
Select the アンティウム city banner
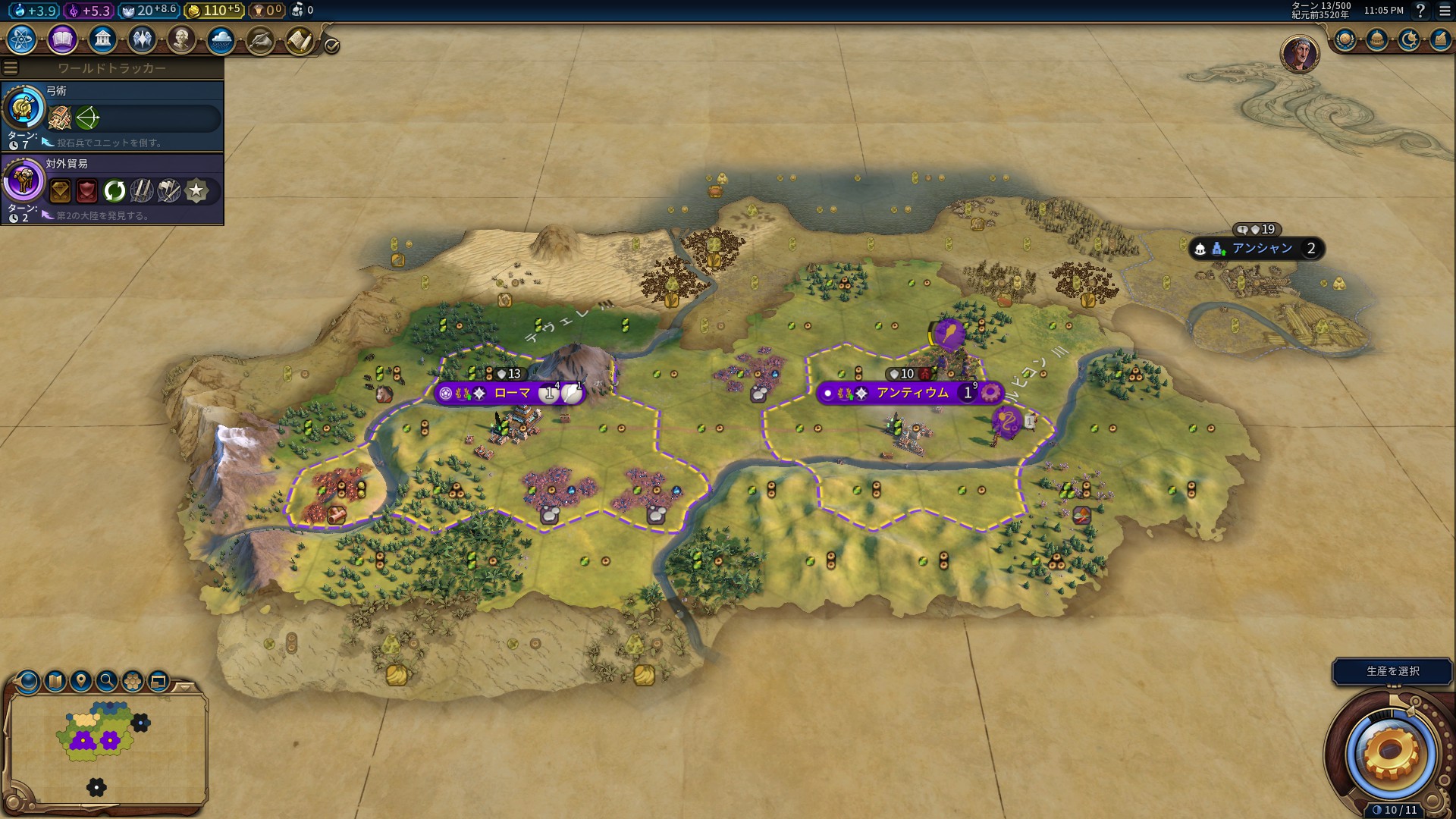(x=912, y=393)
